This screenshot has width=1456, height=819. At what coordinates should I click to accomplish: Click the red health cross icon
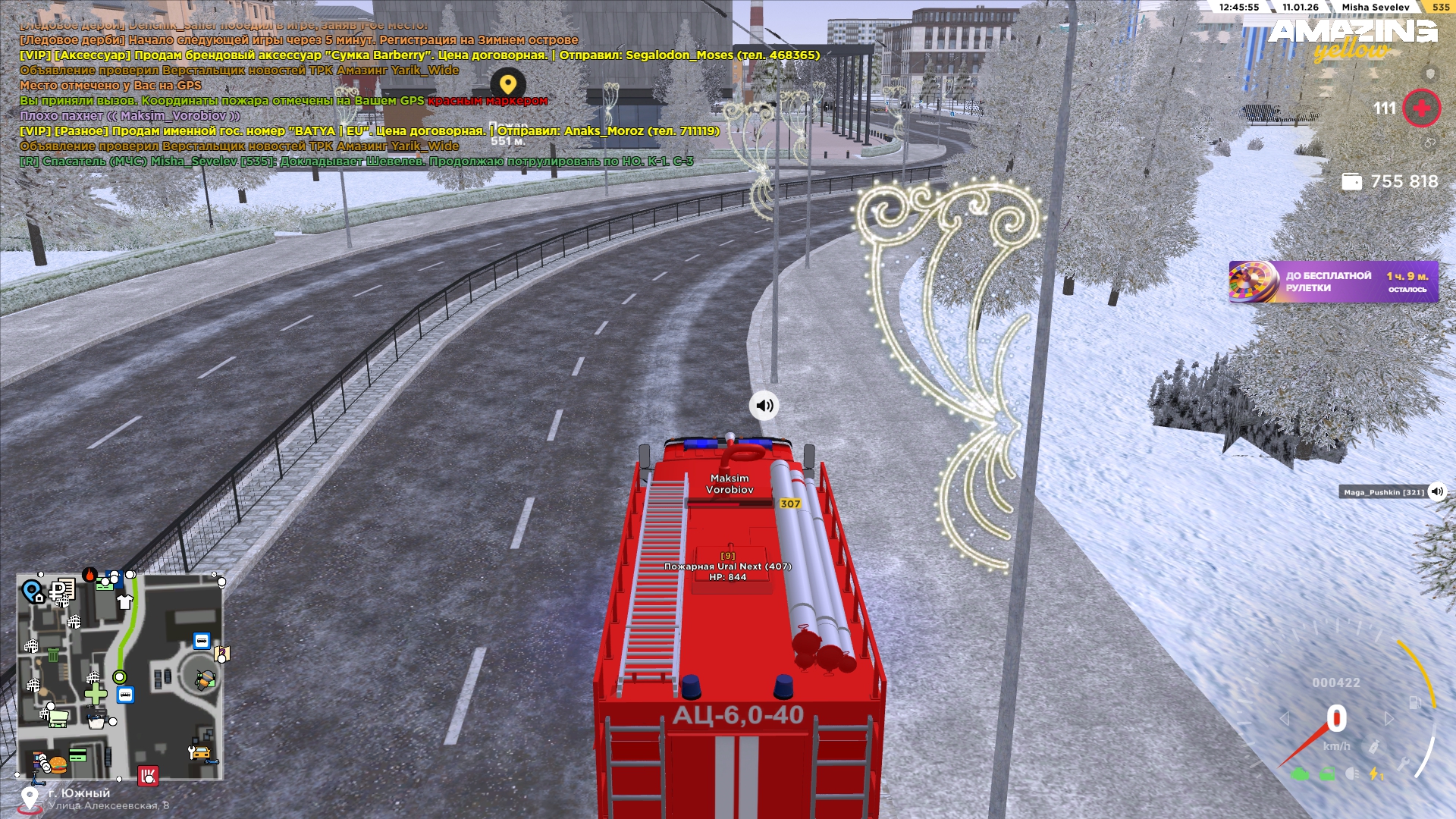coord(1422,108)
